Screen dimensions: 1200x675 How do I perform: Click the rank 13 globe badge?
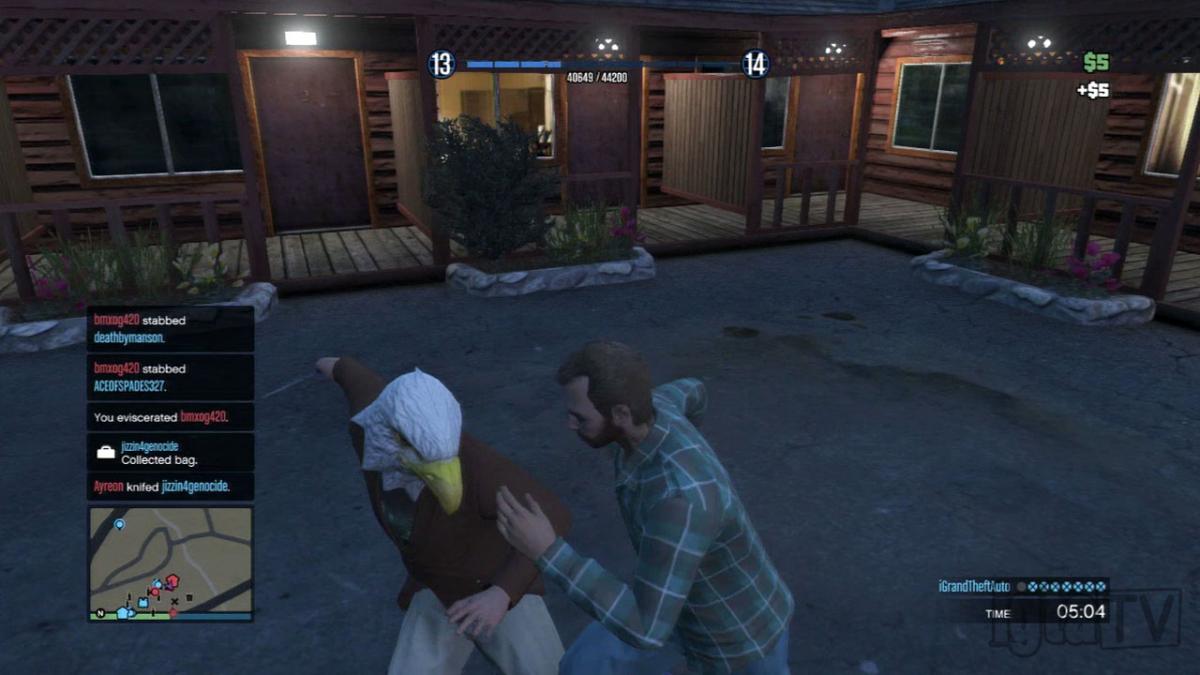pos(442,65)
